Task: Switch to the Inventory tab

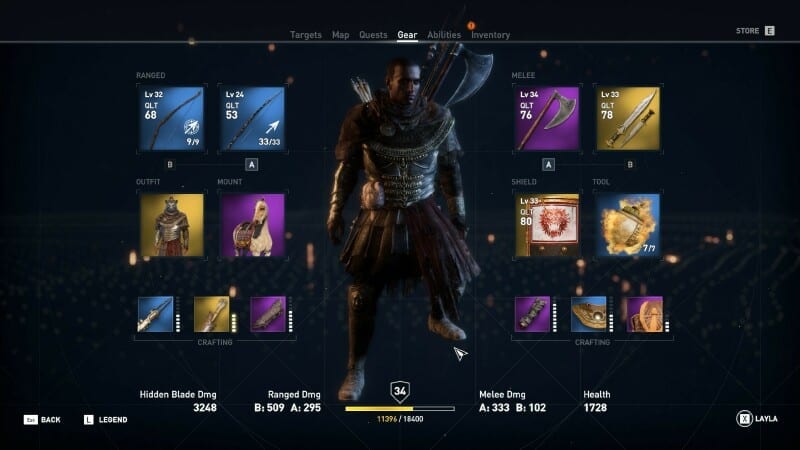Action: [490, 35]
